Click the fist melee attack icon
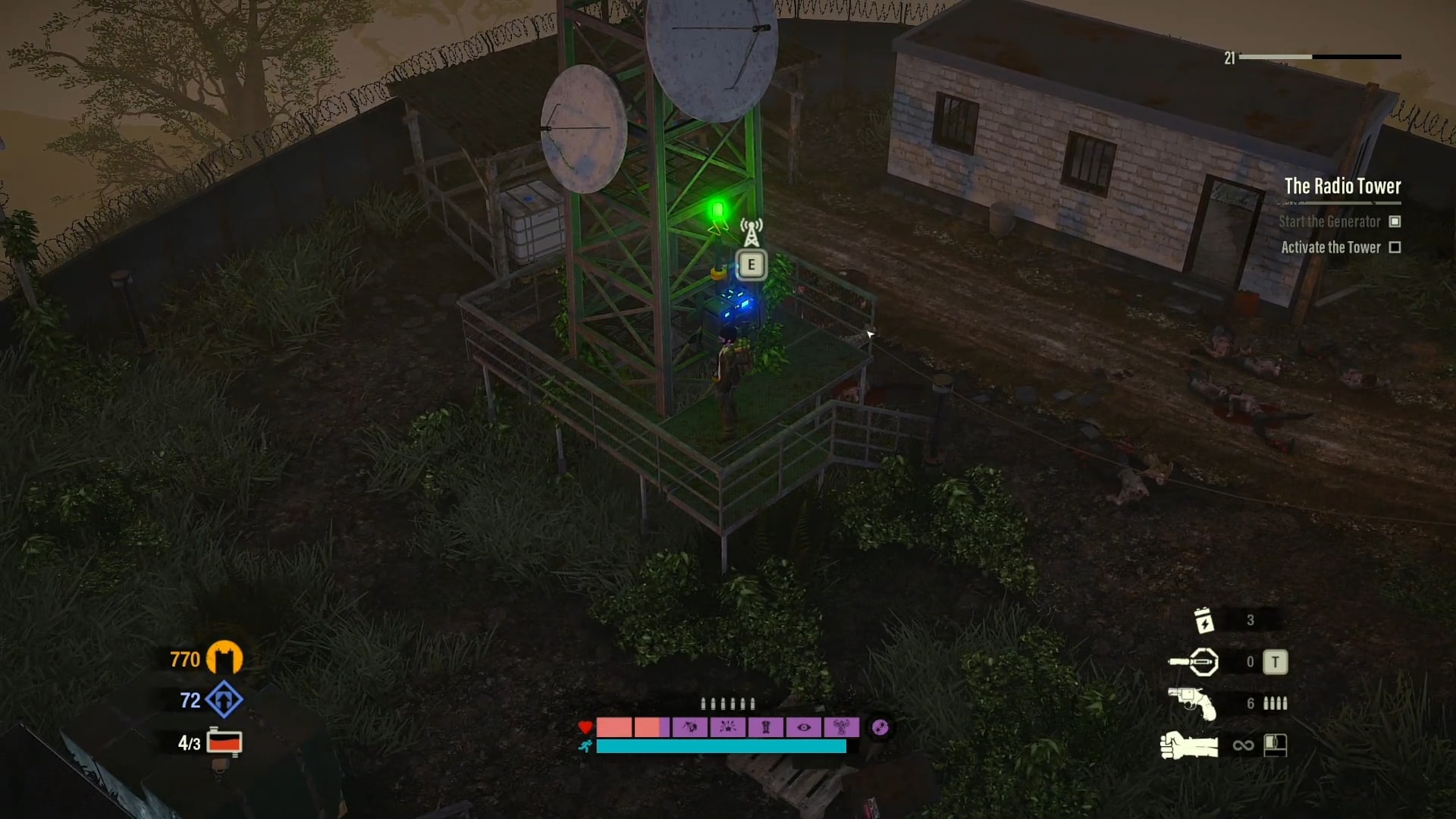This screenshot has width=1456, height=819. point(1188,743)
